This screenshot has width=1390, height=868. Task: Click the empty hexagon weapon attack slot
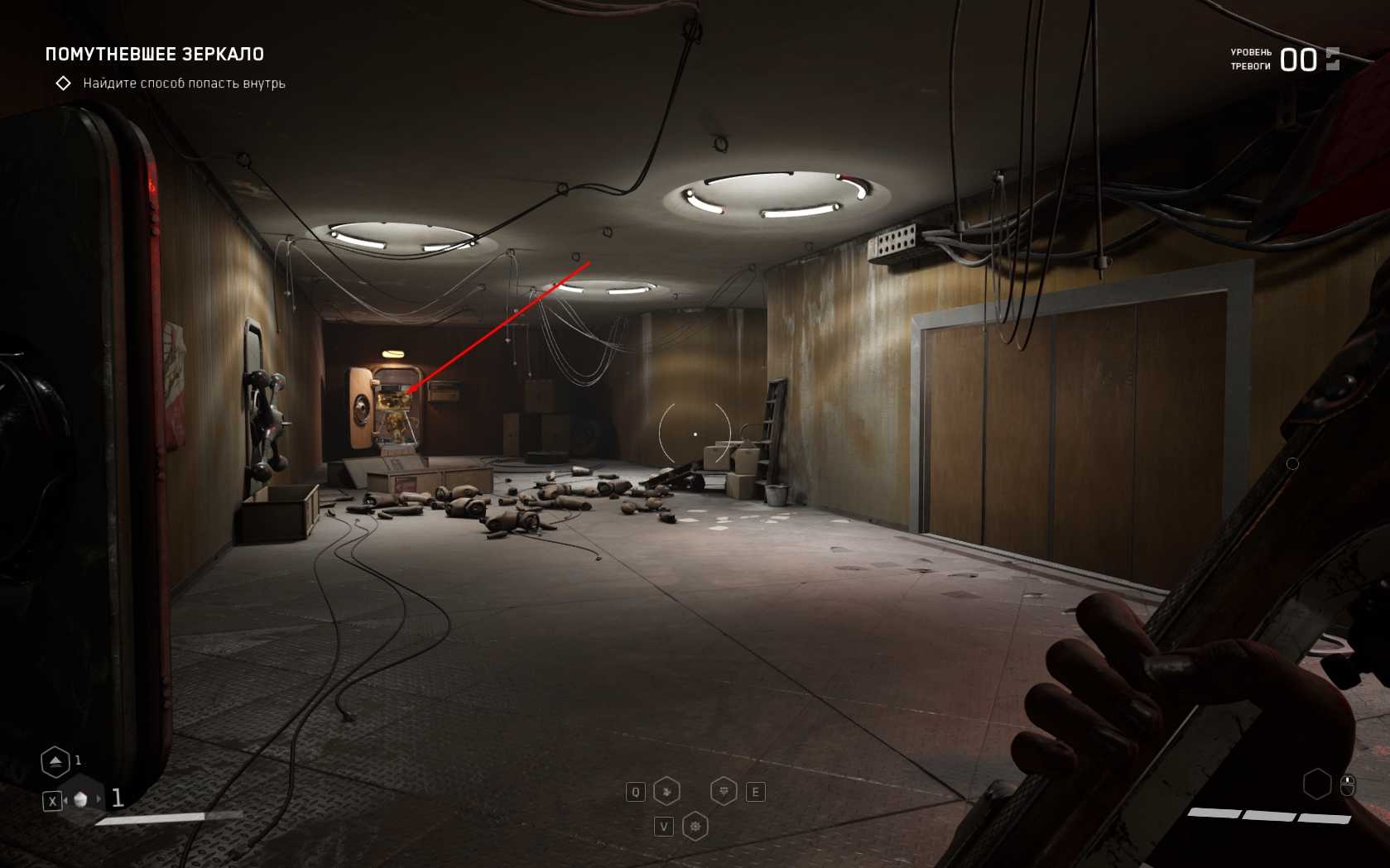point(1316,784)
